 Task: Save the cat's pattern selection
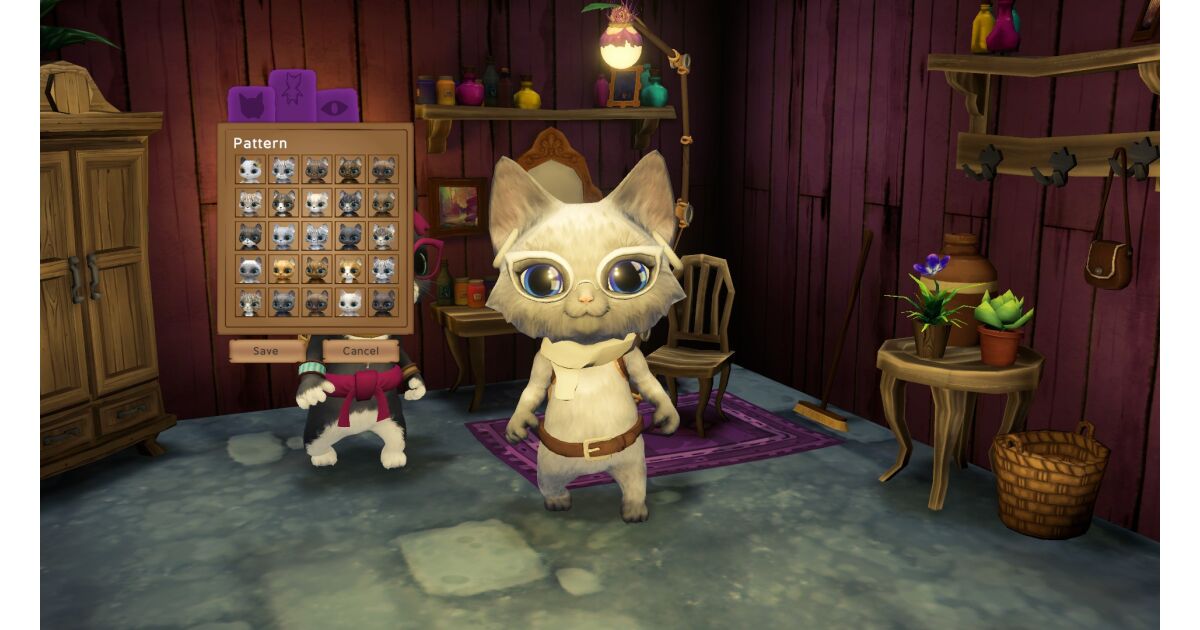pos(266,351)
